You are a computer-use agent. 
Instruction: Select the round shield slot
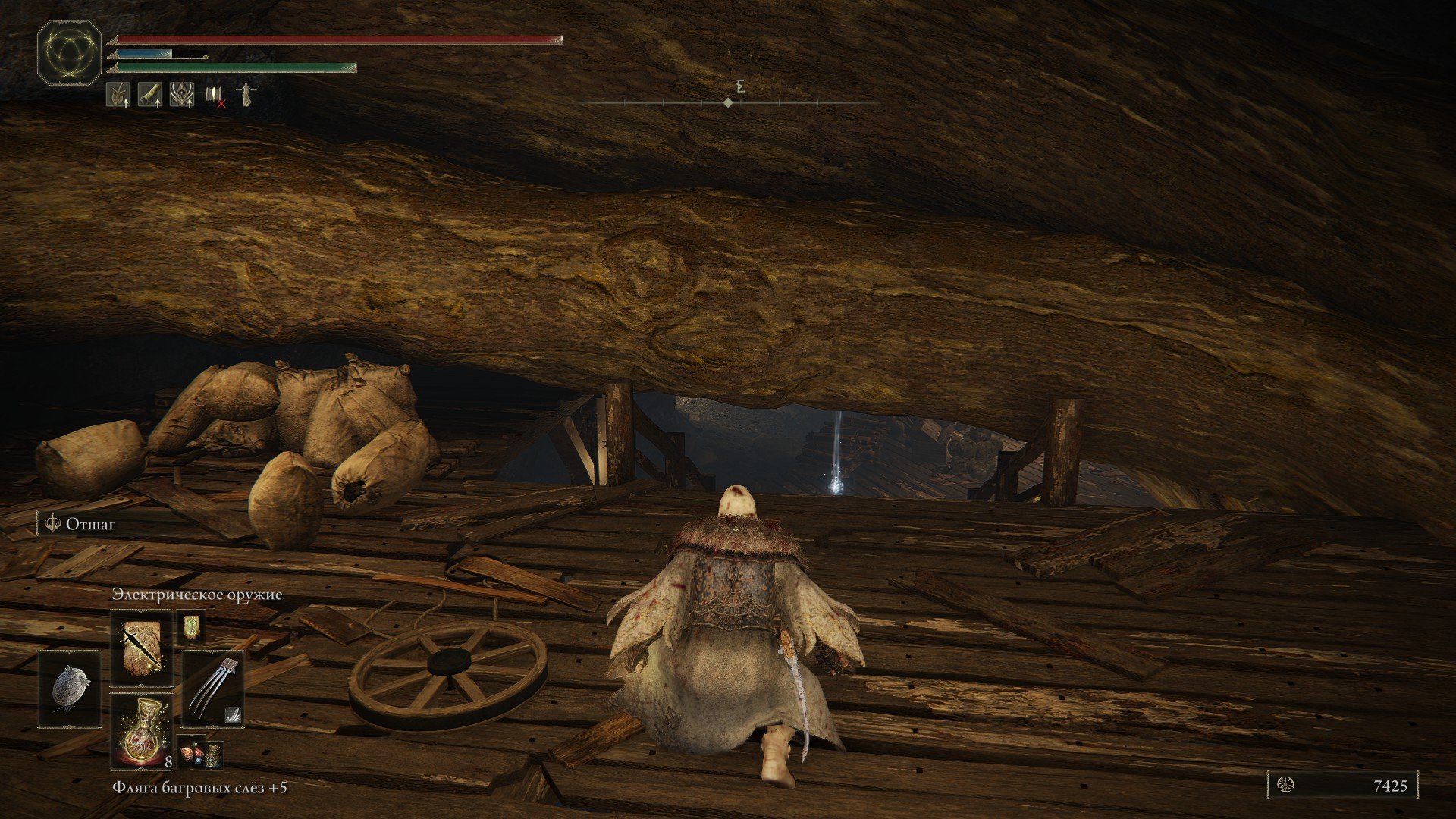coord(71,689)
